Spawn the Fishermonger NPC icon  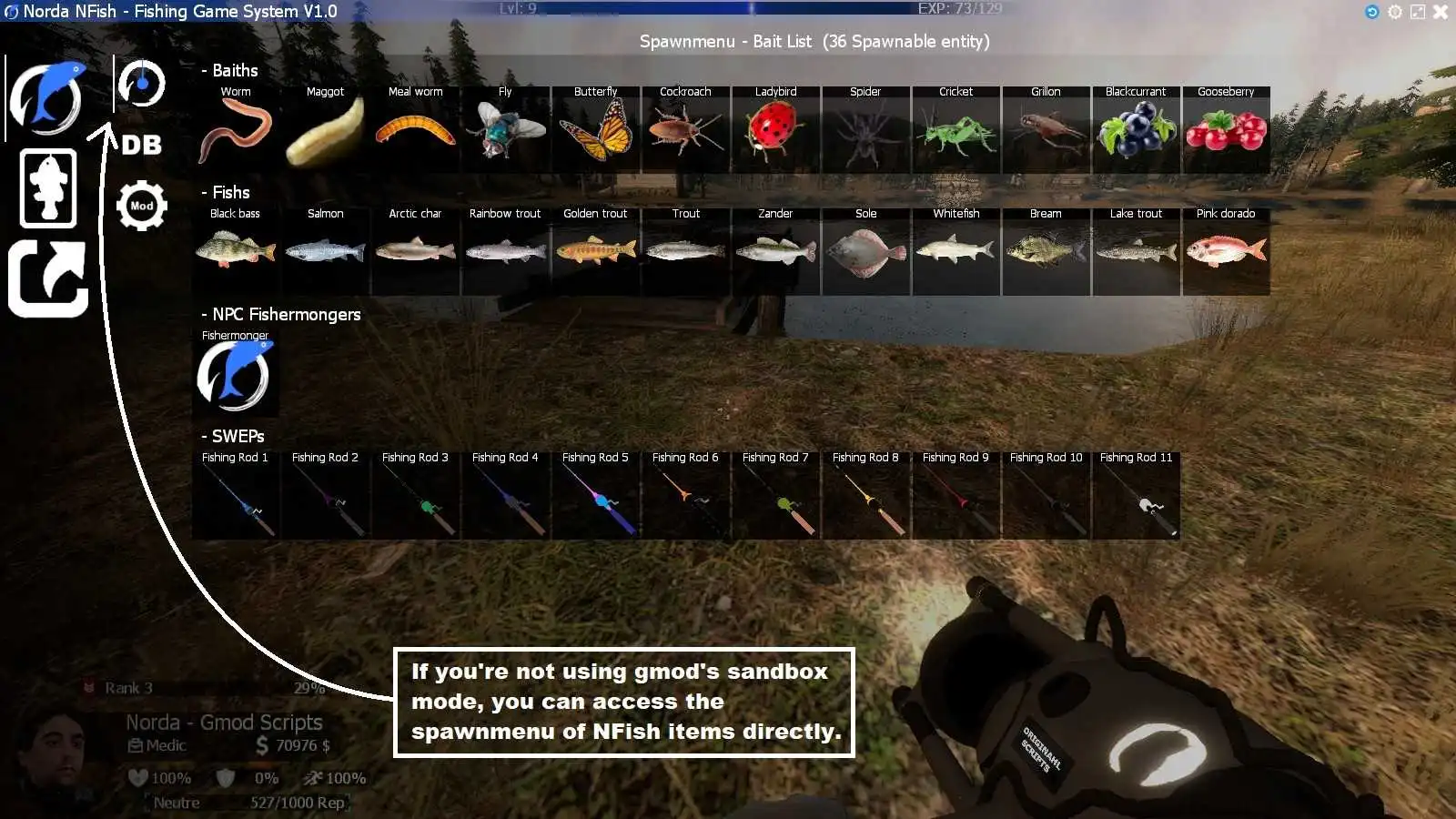[x=235, y=376]
